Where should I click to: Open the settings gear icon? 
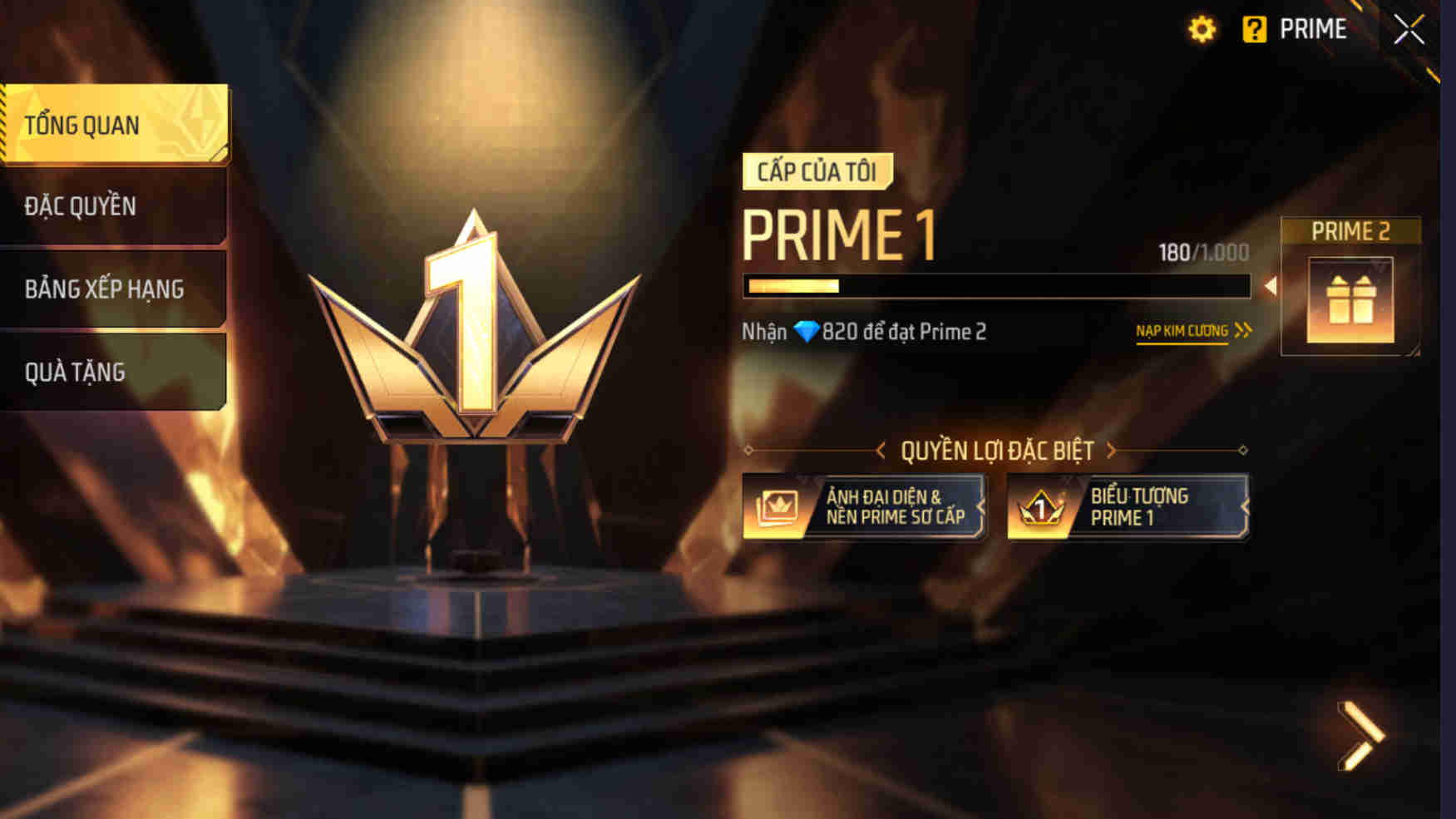tap(1201, 30)
